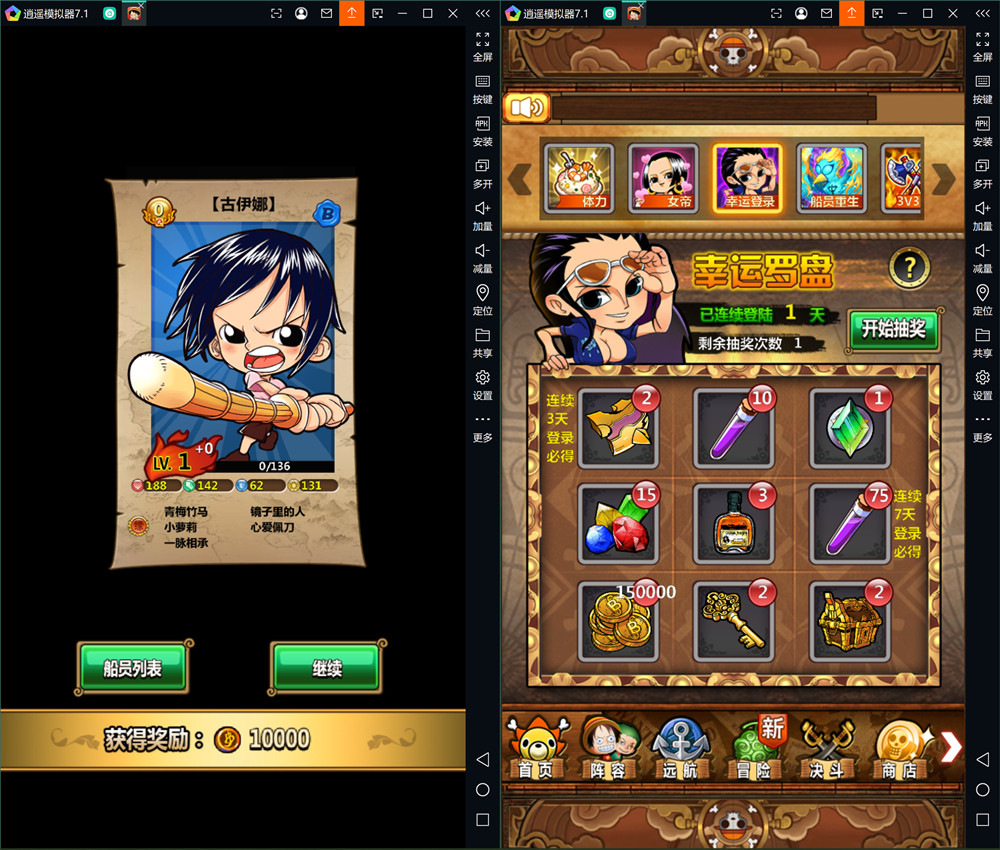1000x850 pixels.
Task: Show next events with right arrow
Action: click(944, 179)
